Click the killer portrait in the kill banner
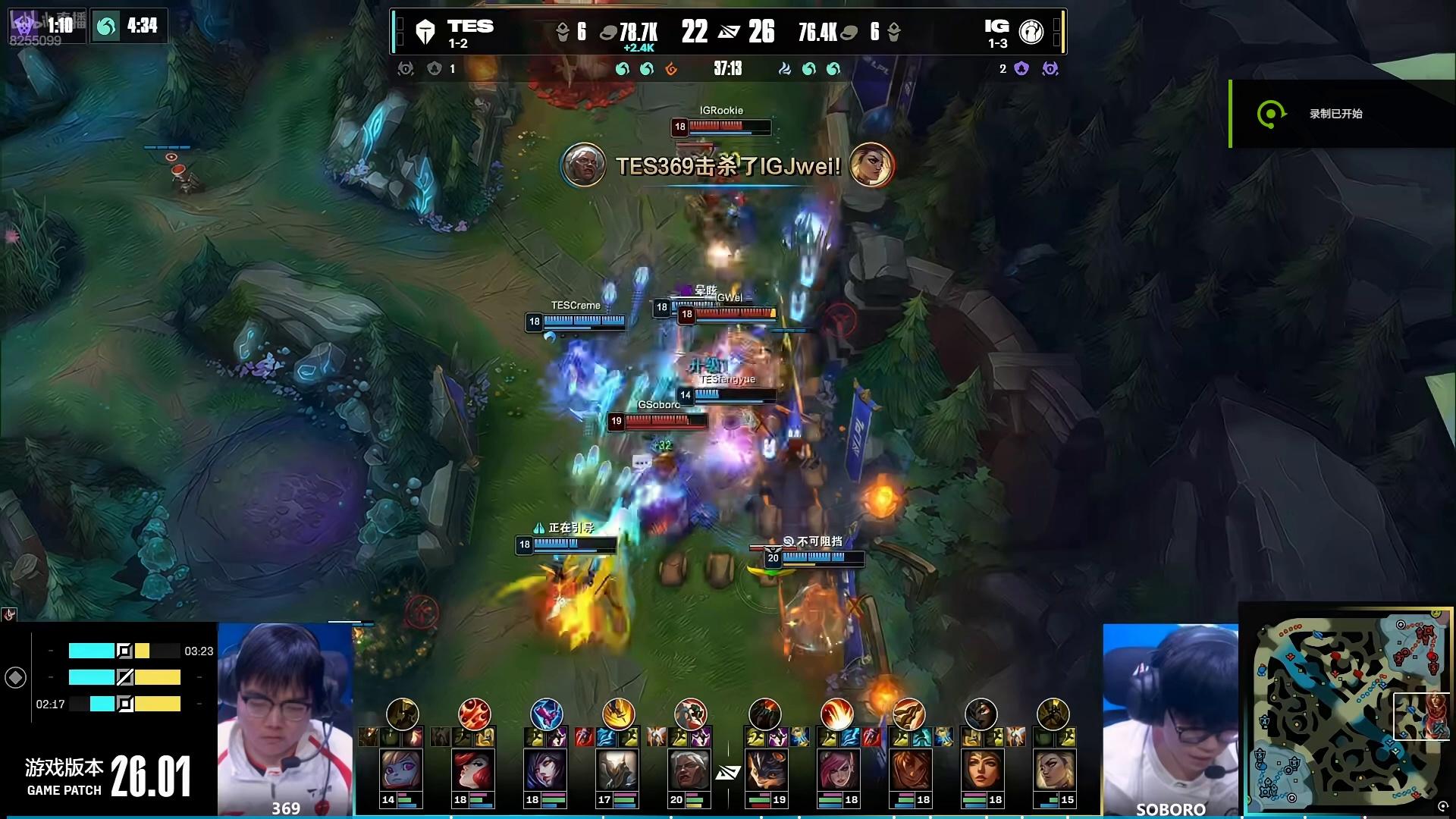Viewport: 1456px width, 819px height. [583, 165]
